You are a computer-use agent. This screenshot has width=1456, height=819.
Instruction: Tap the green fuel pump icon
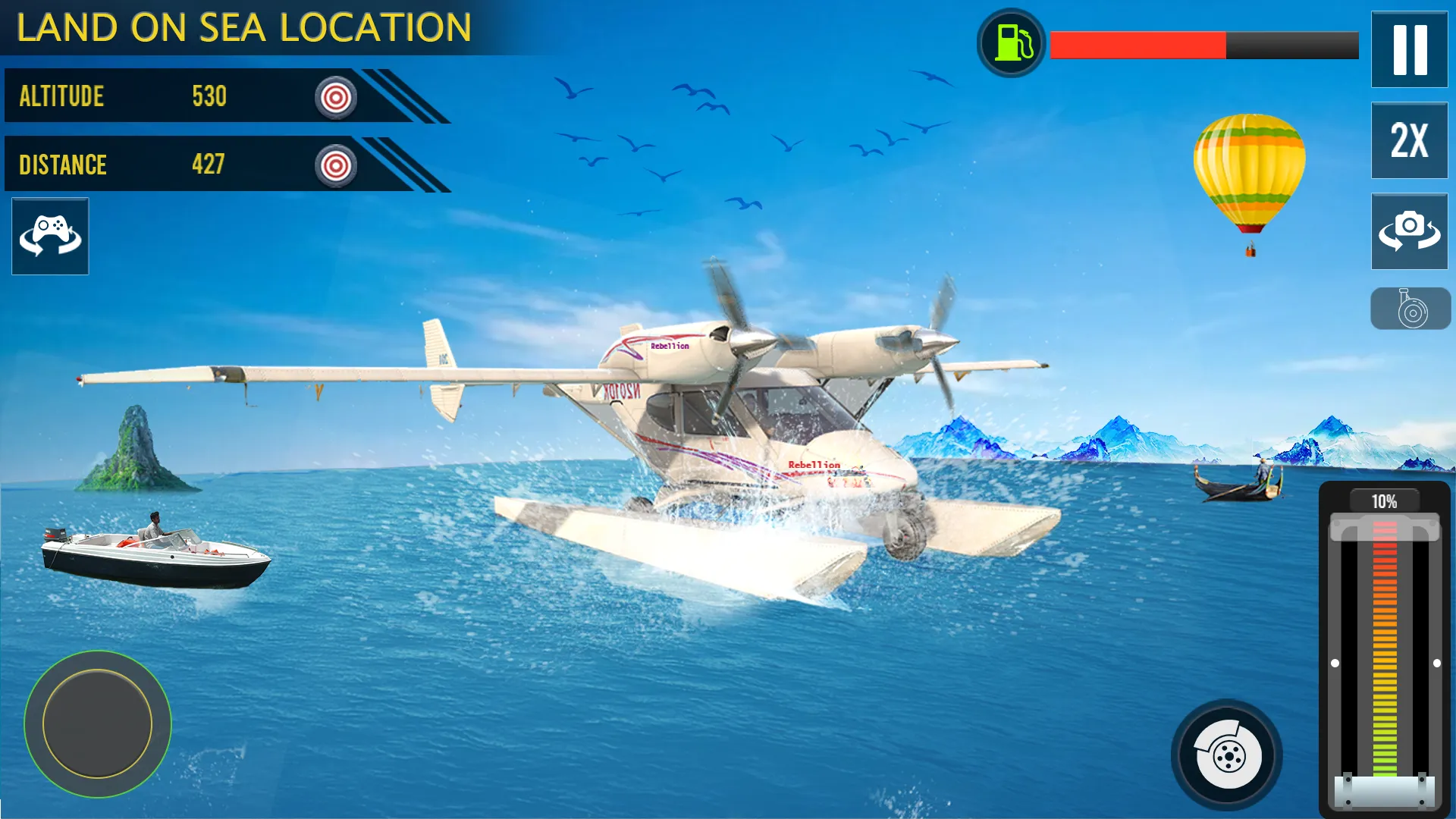1009,43
